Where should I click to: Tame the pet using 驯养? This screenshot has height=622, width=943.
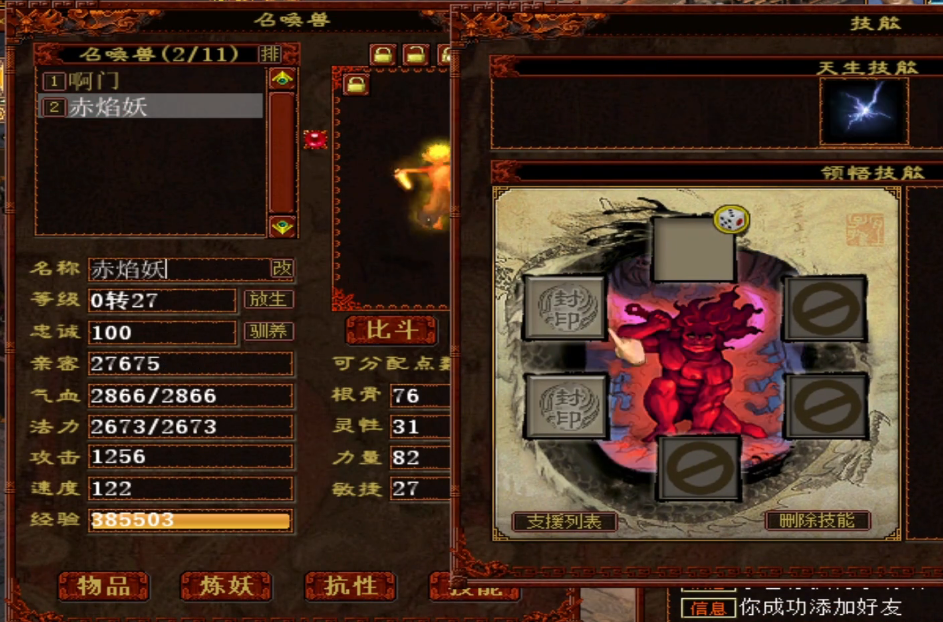pos(267,331)
